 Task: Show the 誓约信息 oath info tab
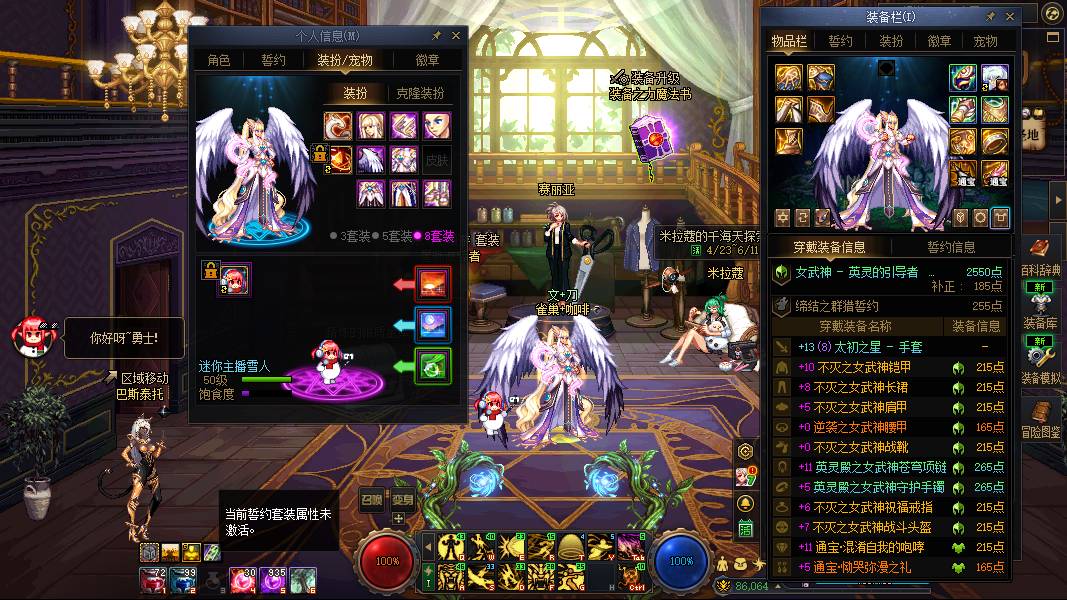(x=951, y=247)
